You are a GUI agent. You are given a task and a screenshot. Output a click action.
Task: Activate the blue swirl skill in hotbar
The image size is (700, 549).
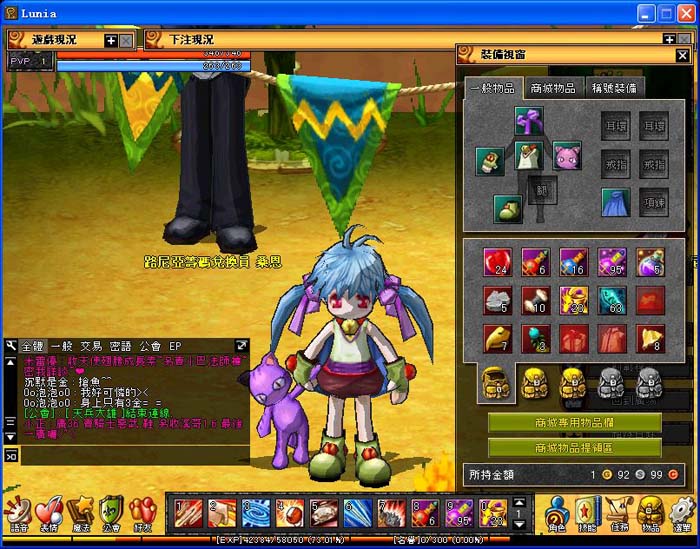tap(256, 513)
